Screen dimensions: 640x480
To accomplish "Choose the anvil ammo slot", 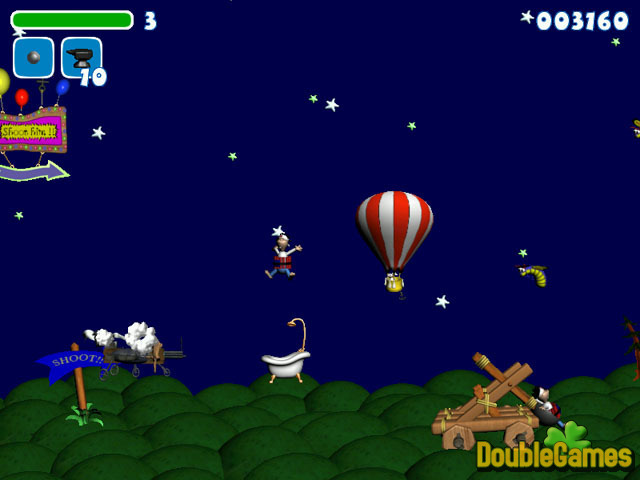I will click(80, 57).
